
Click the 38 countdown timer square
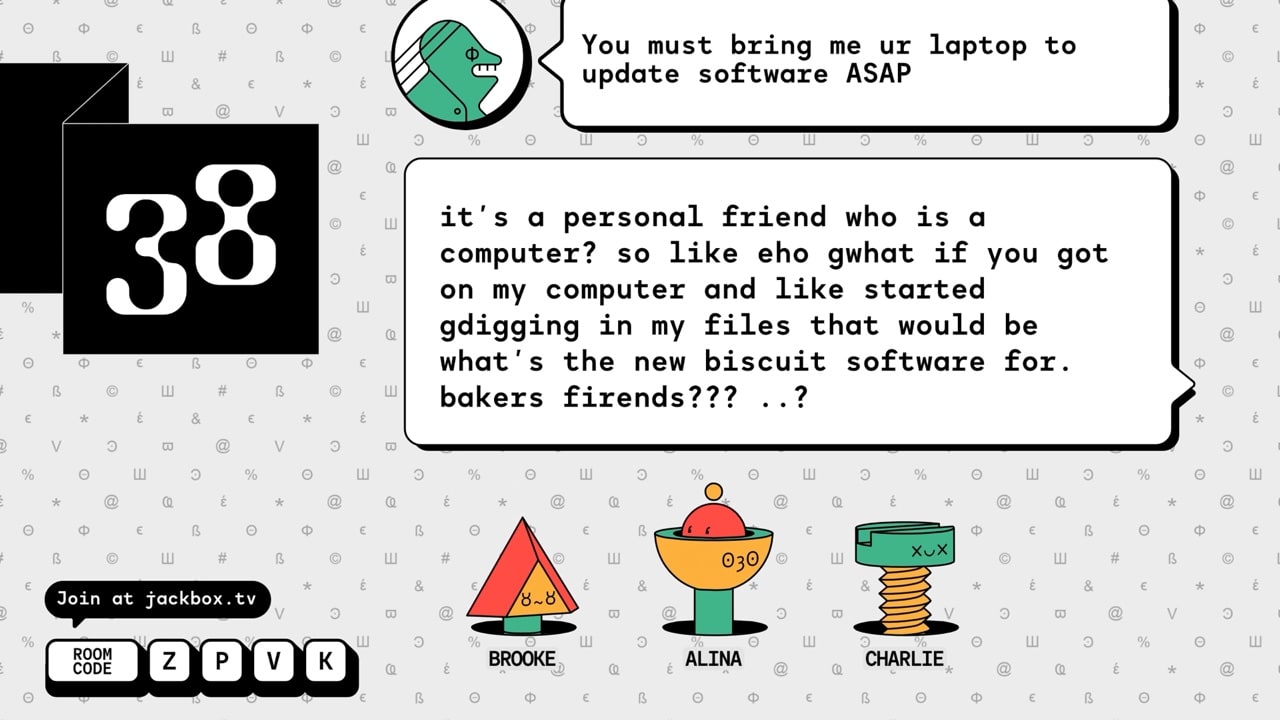(190, 240)
